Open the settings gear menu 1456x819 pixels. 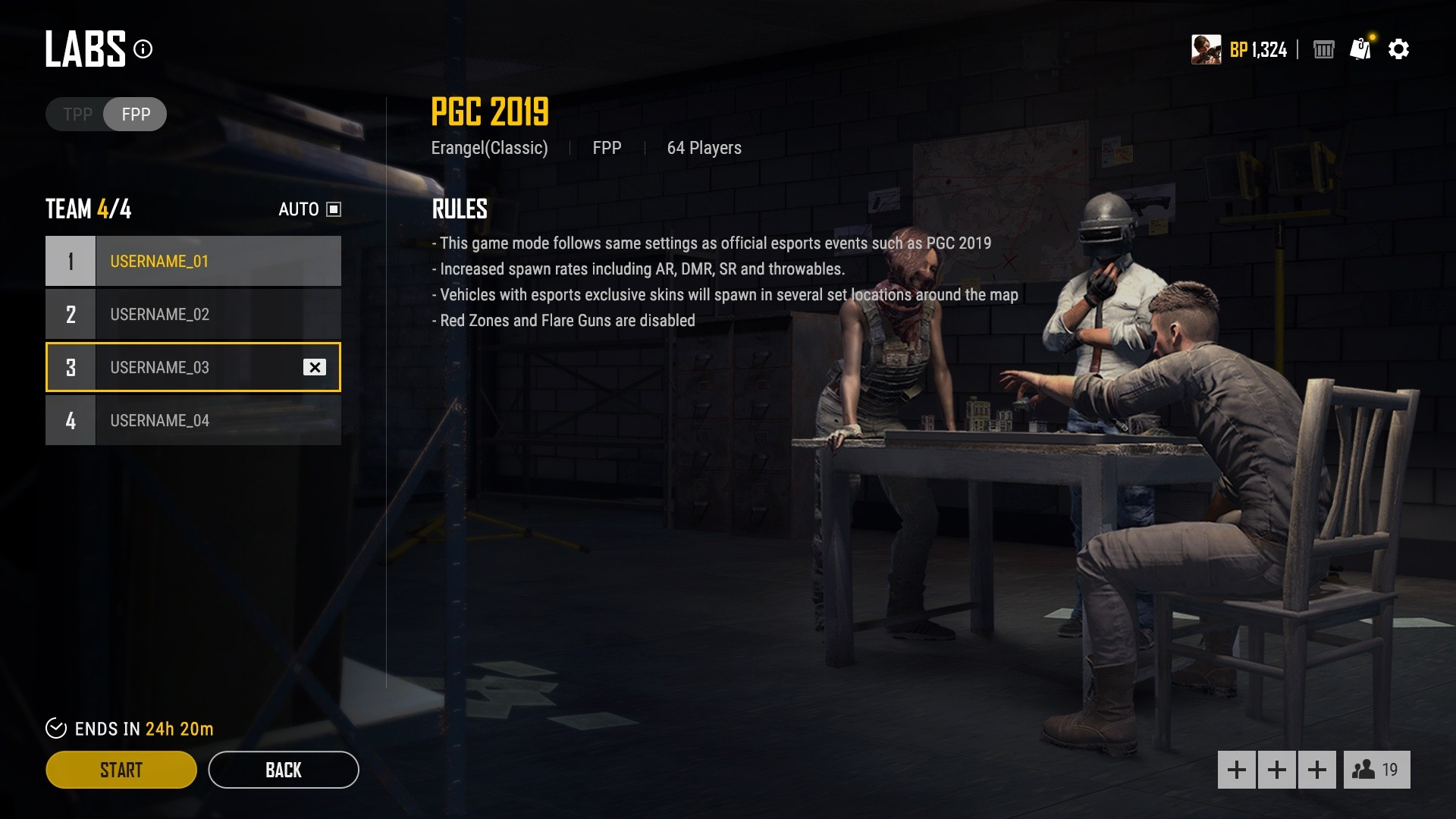(1398, 49)
